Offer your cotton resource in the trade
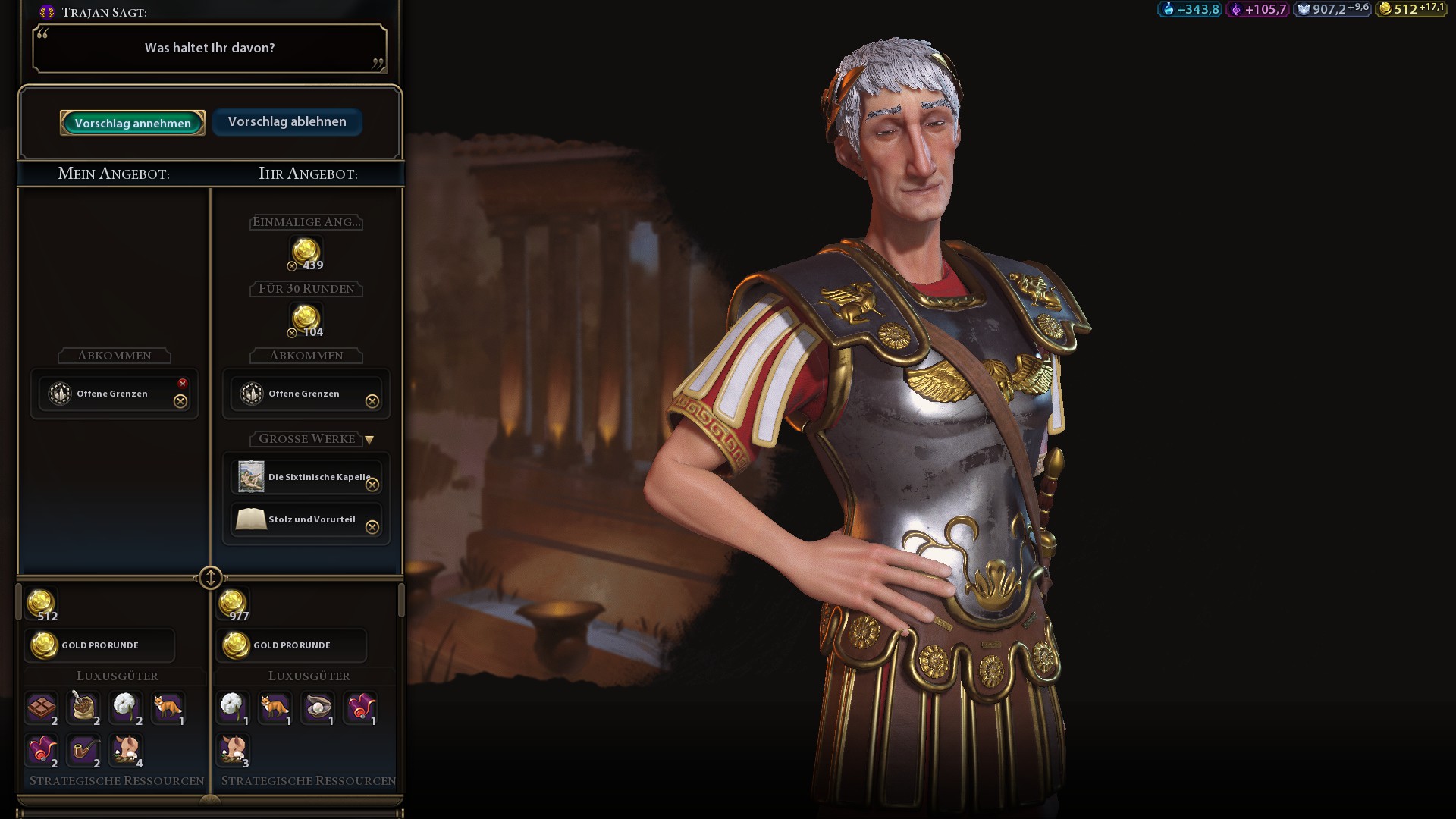 [125, 707]
